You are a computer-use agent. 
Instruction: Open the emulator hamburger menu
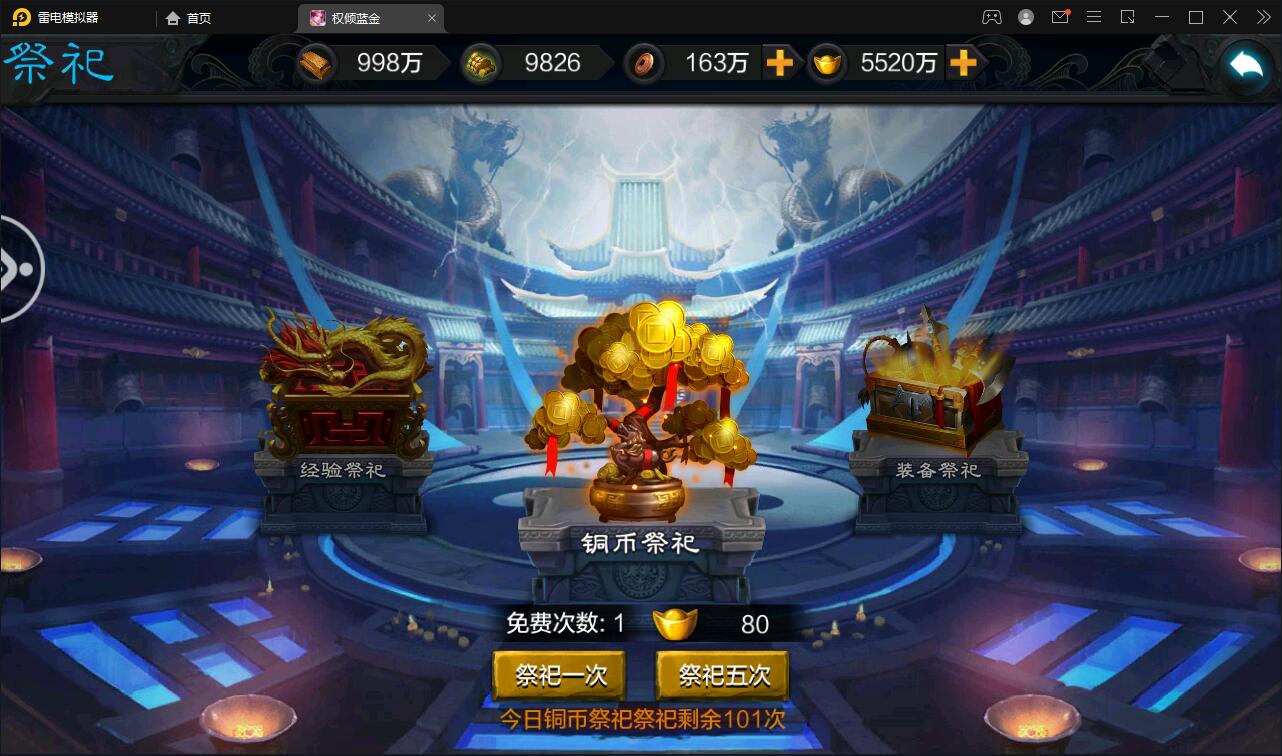point(1094,17)
